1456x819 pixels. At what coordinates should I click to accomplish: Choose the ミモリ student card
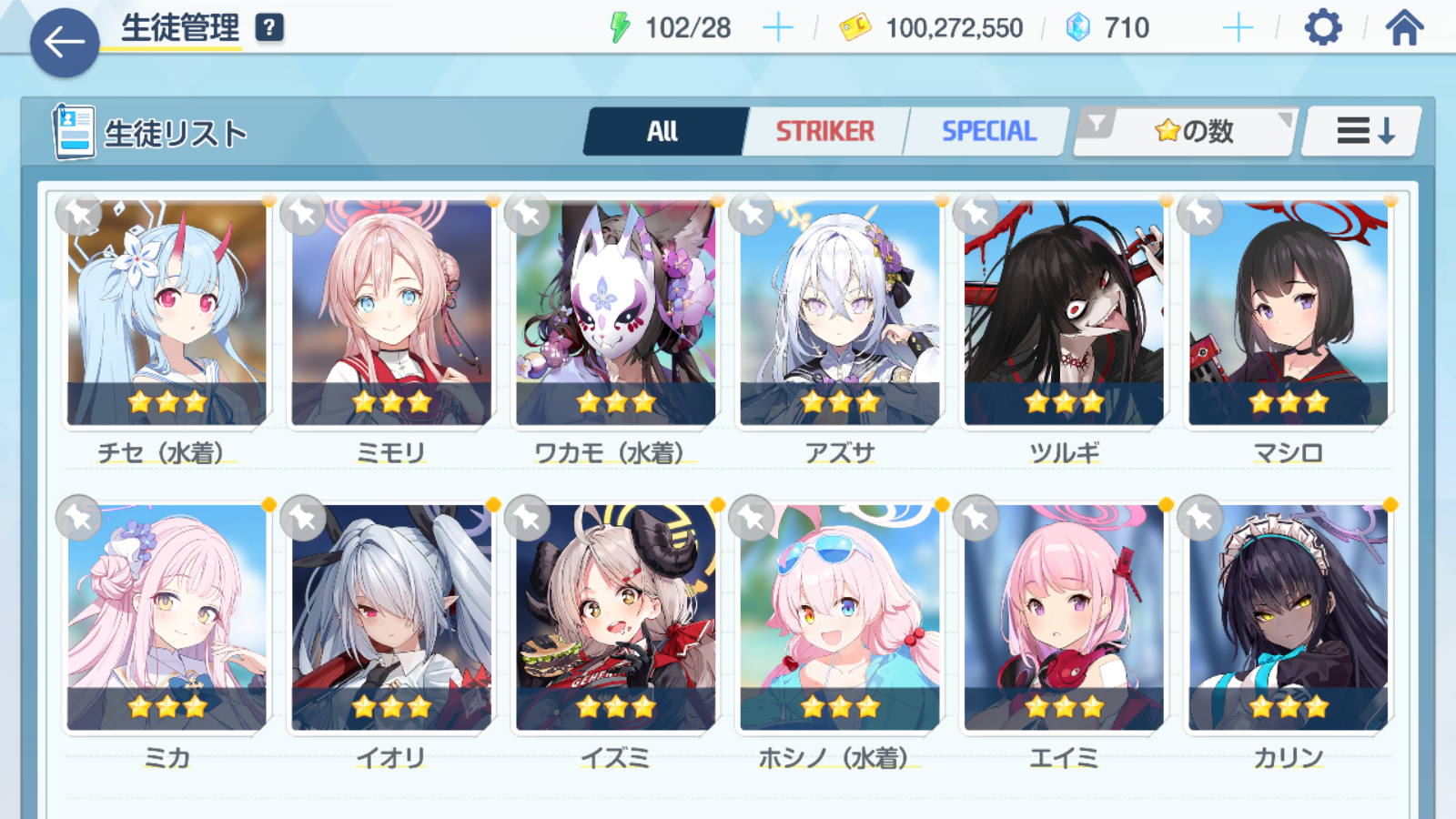[391, 312]
